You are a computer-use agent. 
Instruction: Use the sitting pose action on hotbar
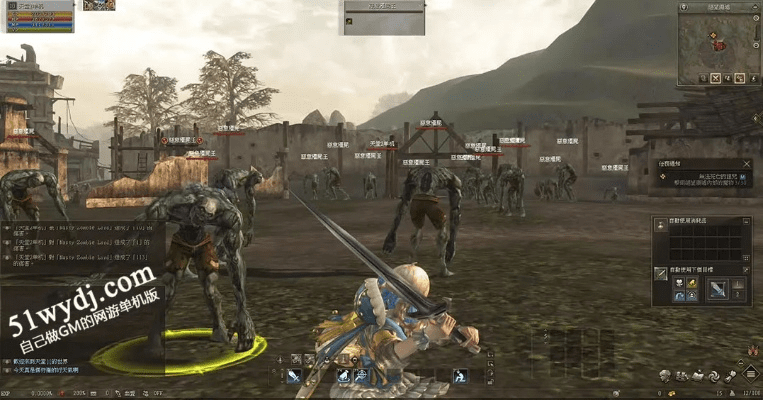pyautogui.click(x=459, y=376)
